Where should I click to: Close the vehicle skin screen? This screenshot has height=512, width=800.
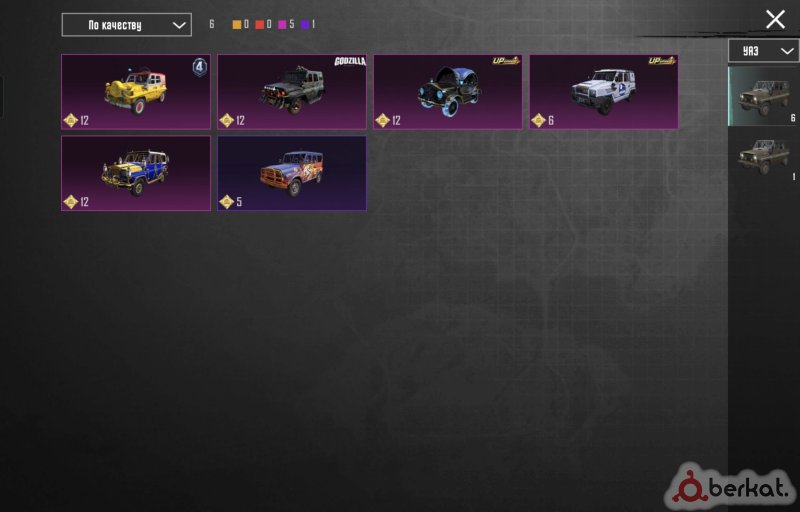pos(775,19)
